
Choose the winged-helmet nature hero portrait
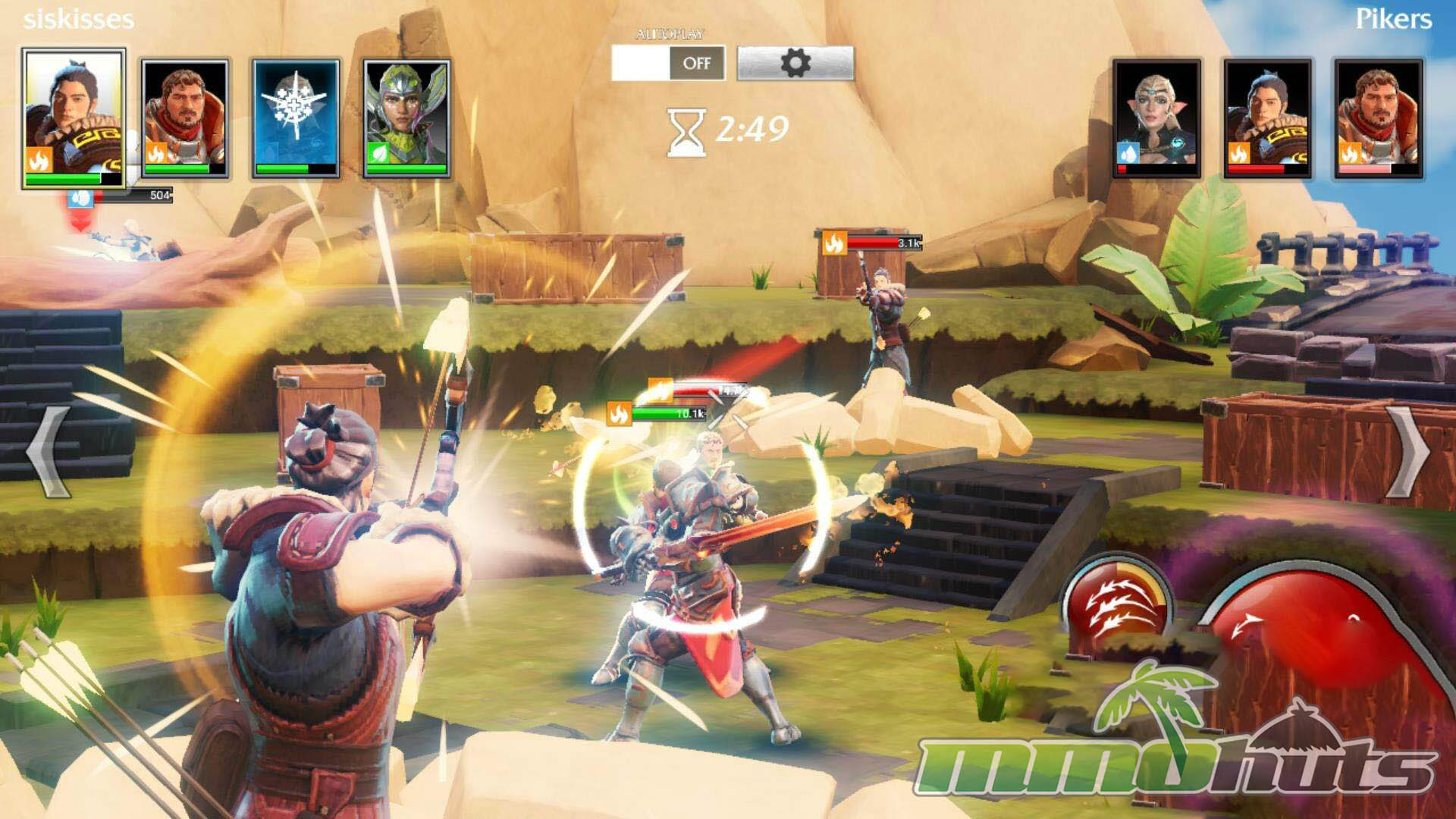(407, 118)
